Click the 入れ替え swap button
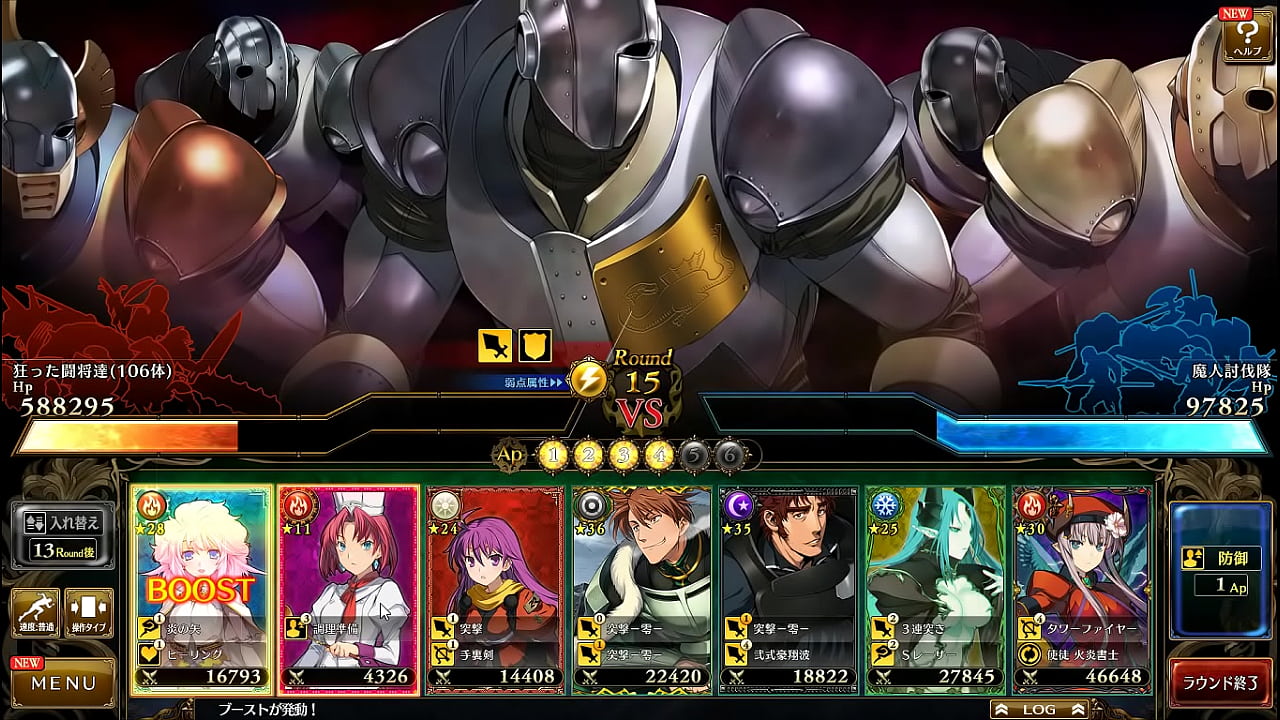 [x=62, y=533]
